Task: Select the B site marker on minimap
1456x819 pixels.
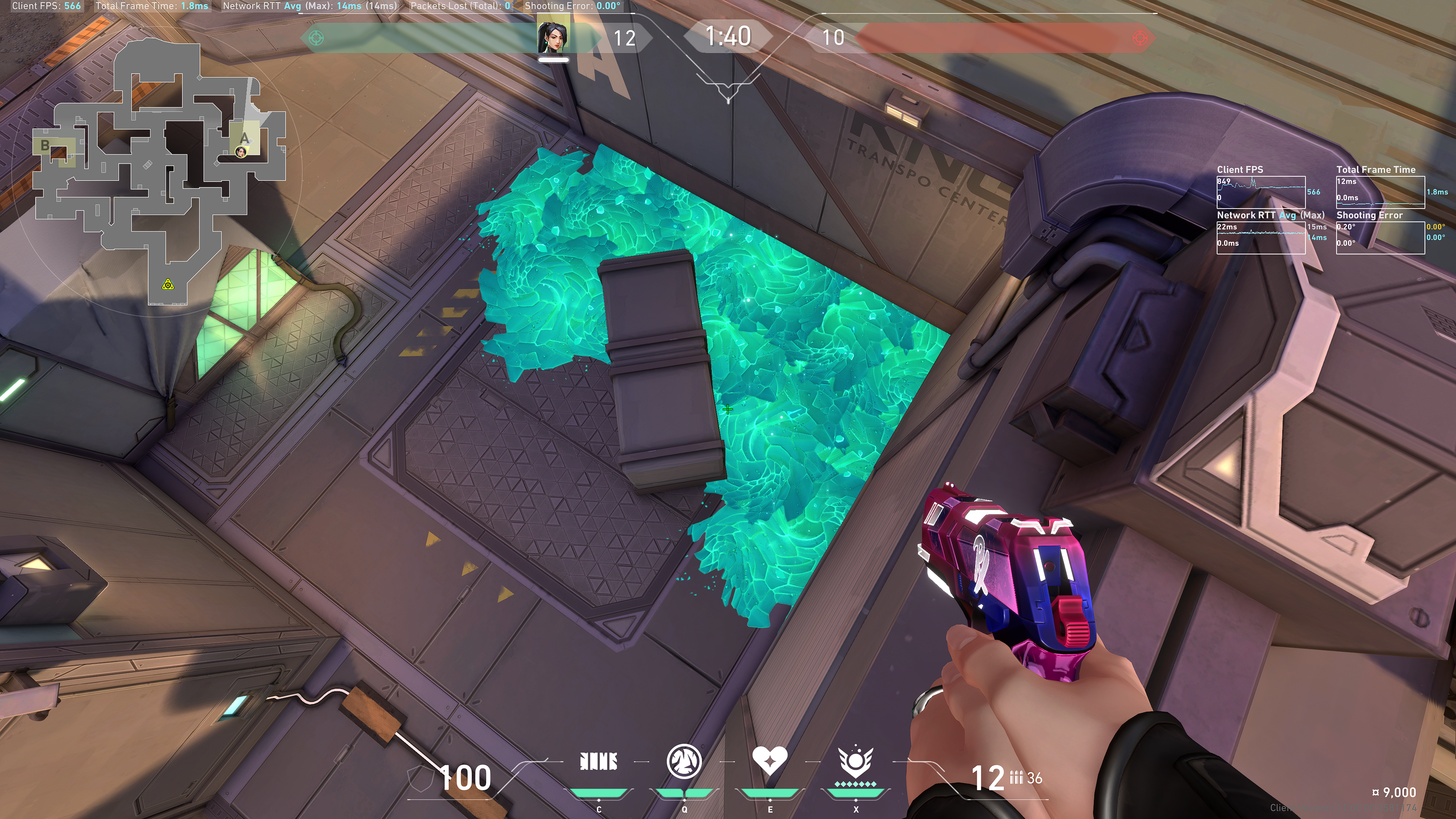Action: [45, 145]
